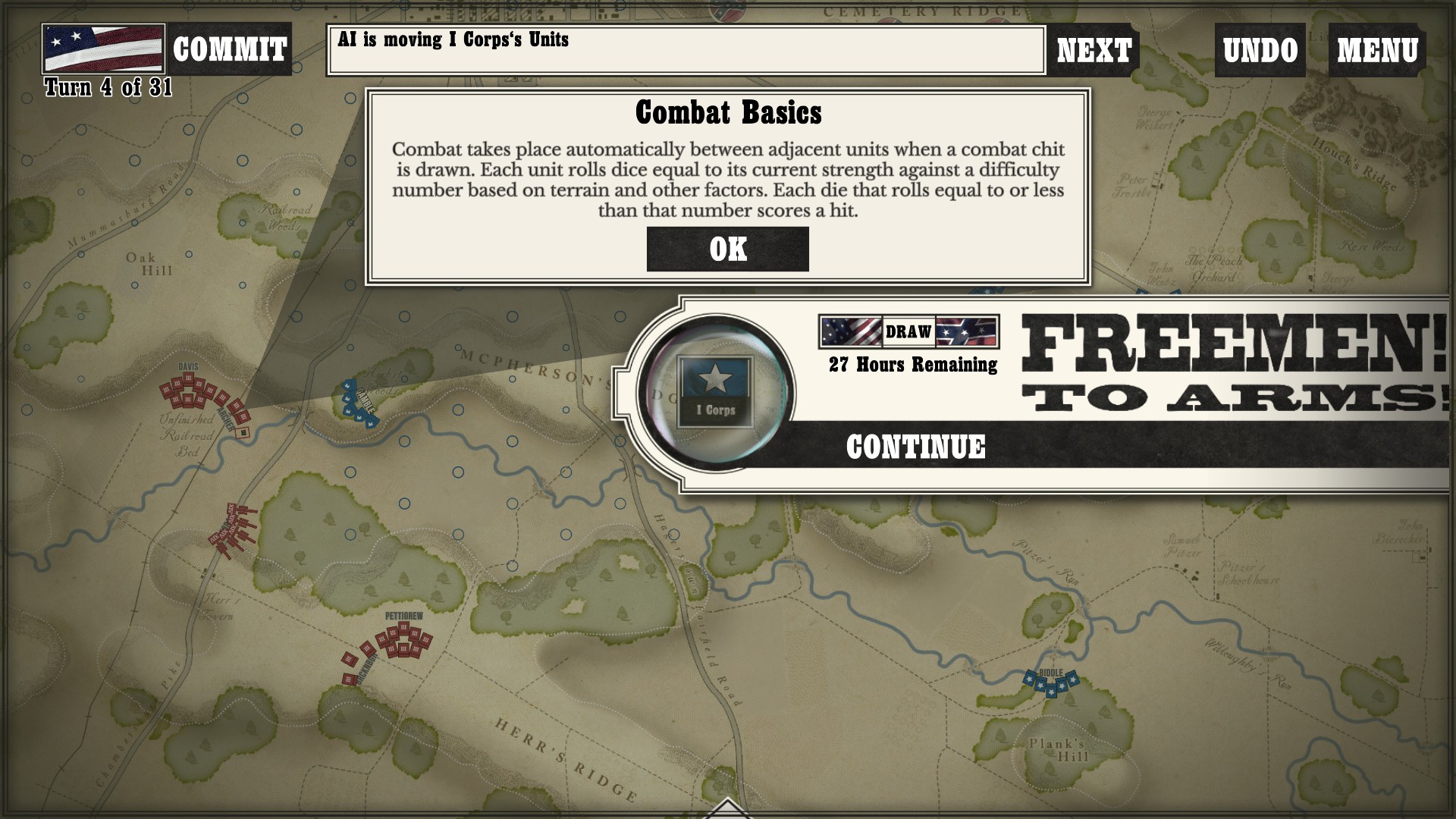Expand the bottom panel arrow
This screenshot has height=819, width=1456.
point(726,808)
